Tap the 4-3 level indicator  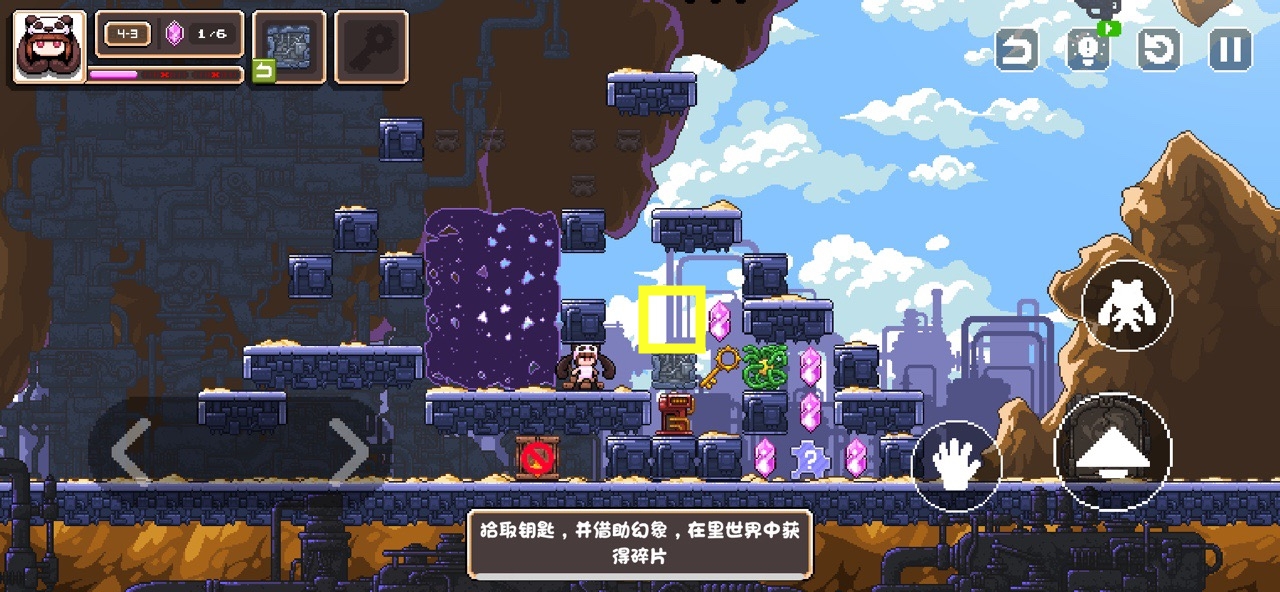click(x=127, y=35)
